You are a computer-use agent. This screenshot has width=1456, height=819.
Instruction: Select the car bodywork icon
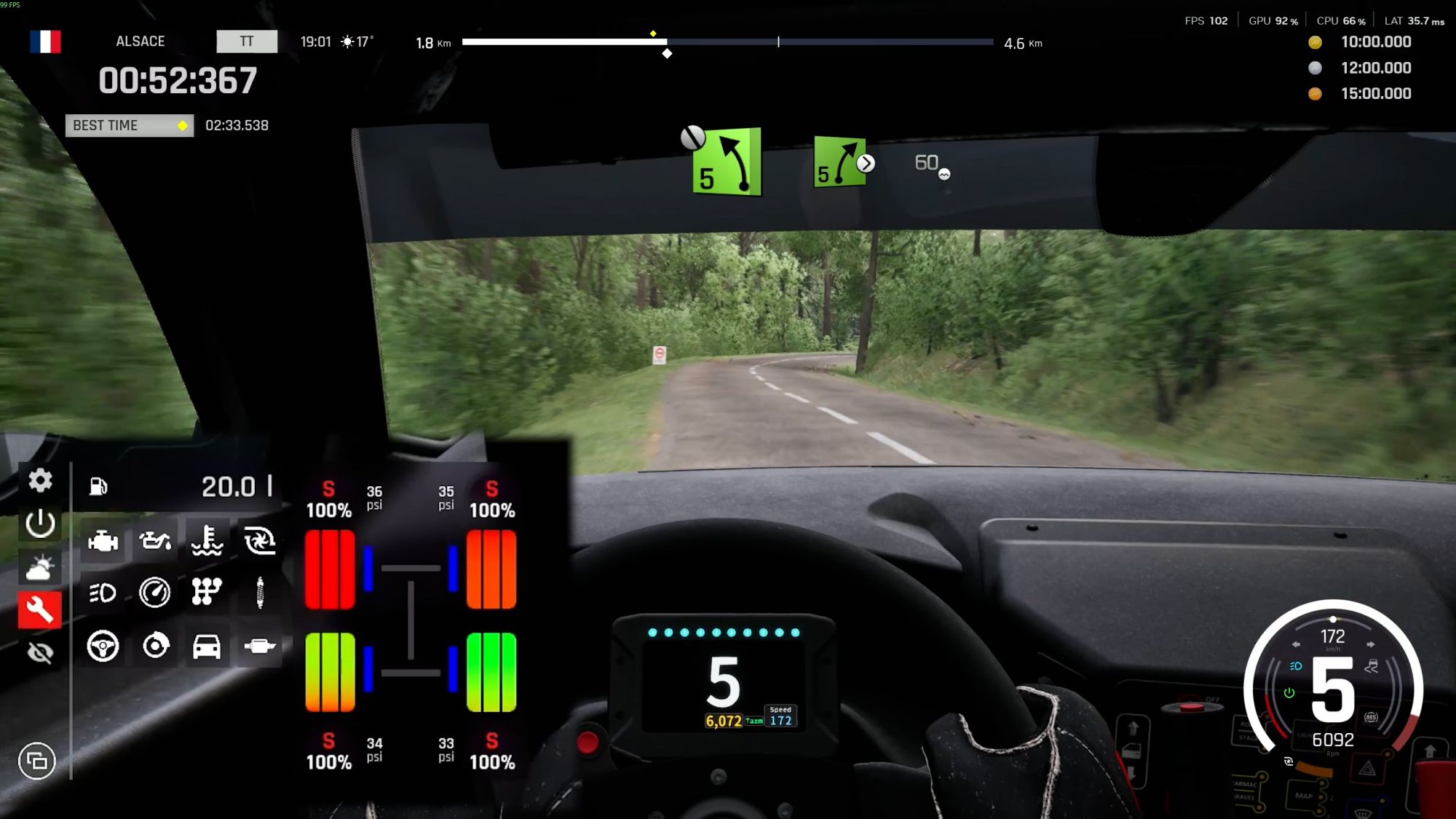pos(207,646)
